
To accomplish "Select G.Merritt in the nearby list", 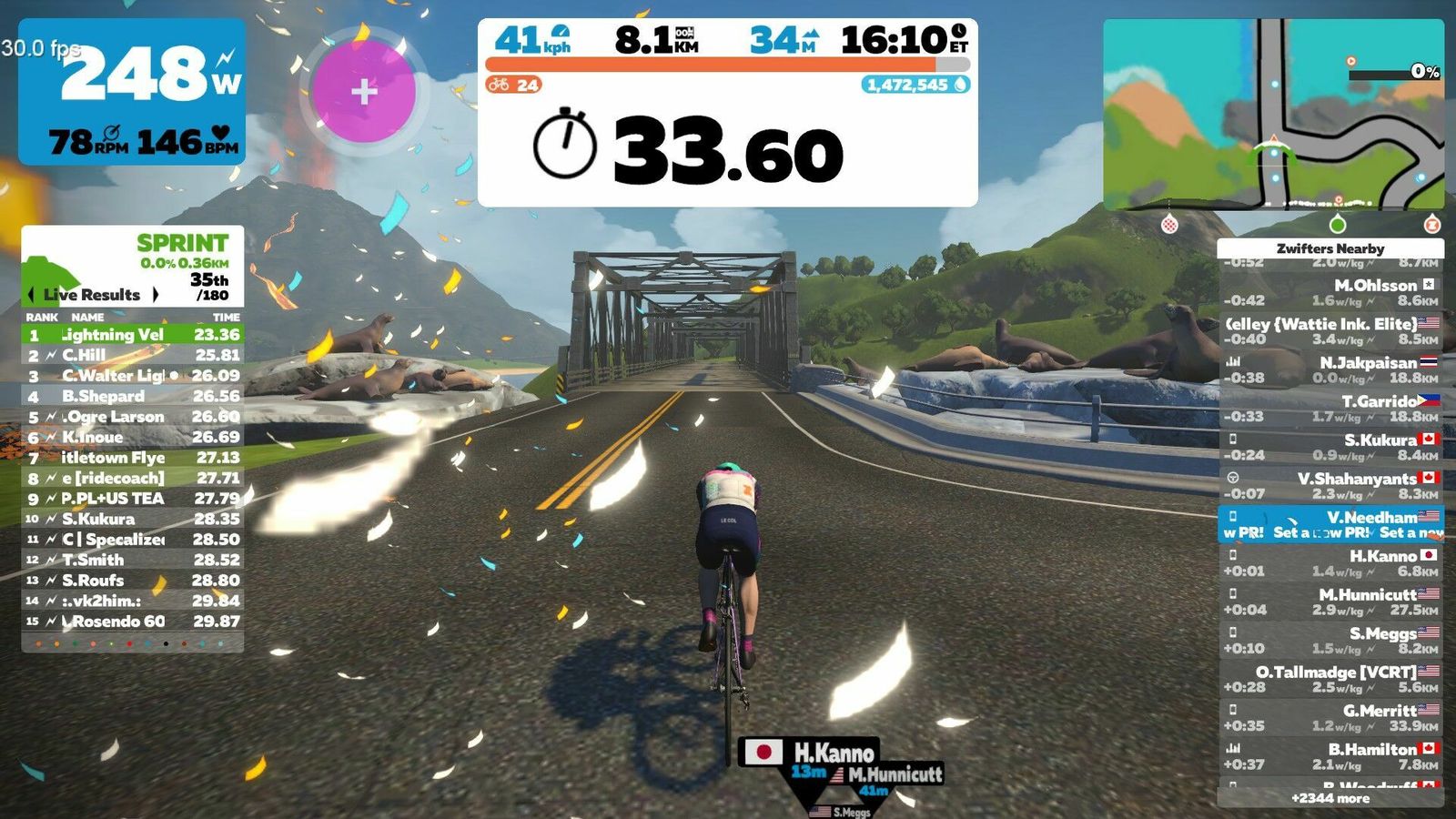I will pos(1330,718).
